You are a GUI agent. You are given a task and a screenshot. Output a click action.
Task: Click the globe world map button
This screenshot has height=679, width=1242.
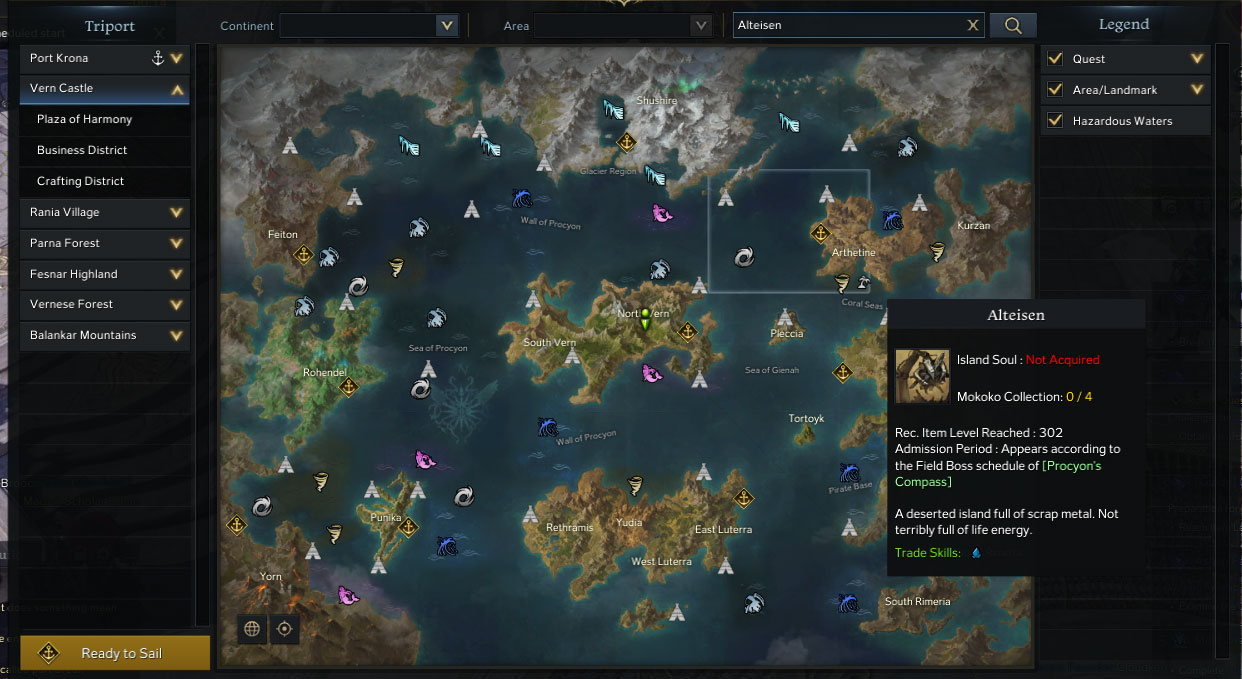click(x=252, y=628)
